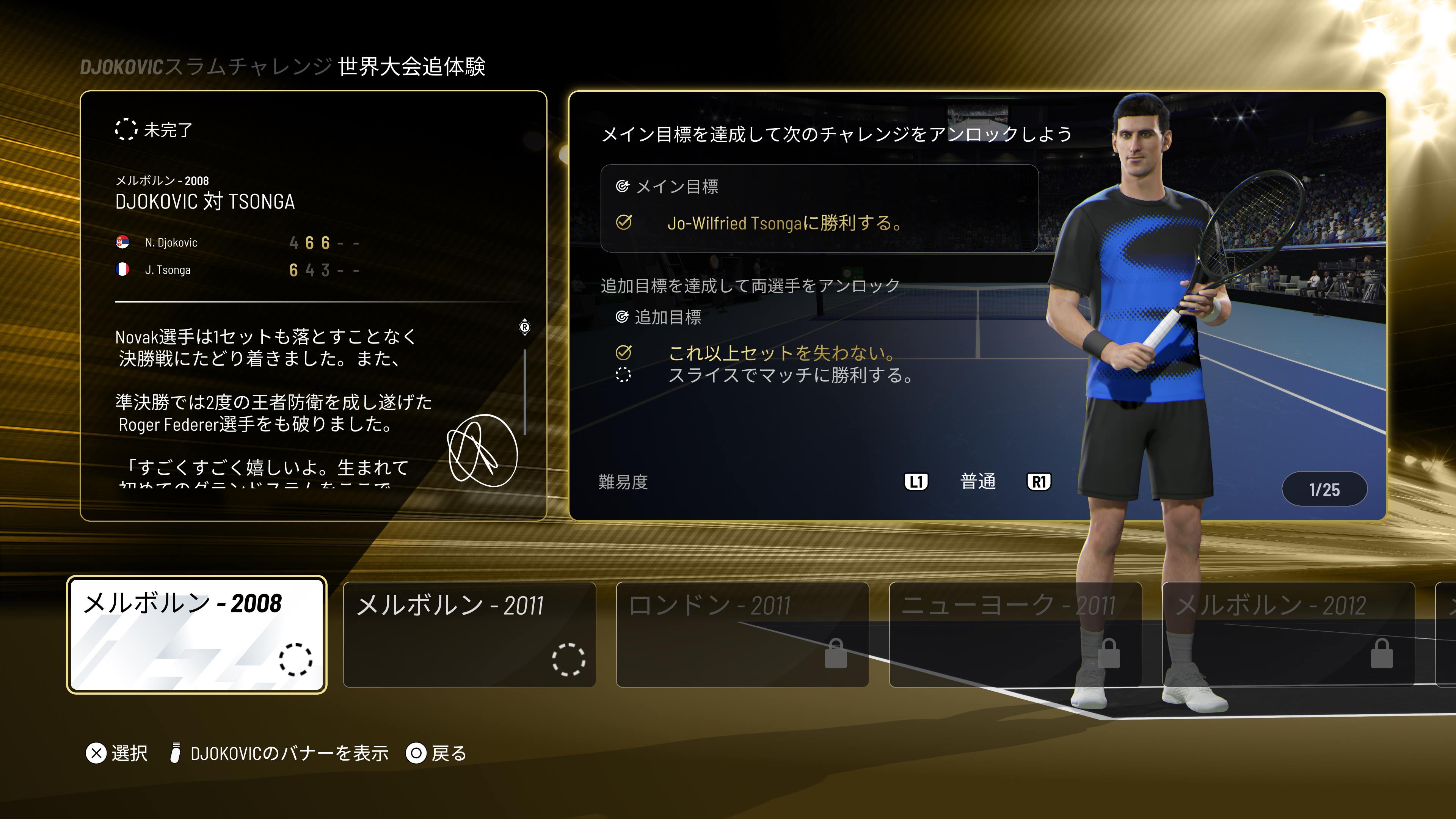Open the locked メルボルン - 2012 tile
The height and width of the screenshot is (819, 1456).
click(x=1288, y=634)
